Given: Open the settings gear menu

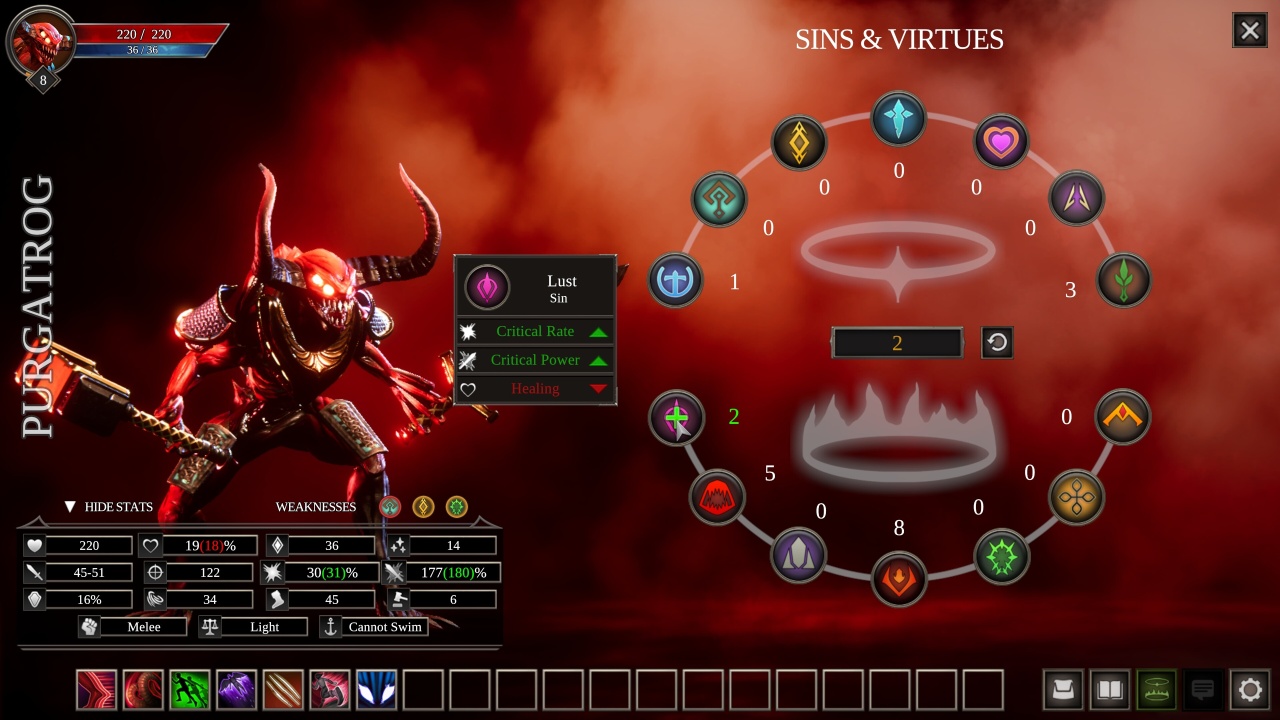Looking at the screenshot, I should 1250,690.
